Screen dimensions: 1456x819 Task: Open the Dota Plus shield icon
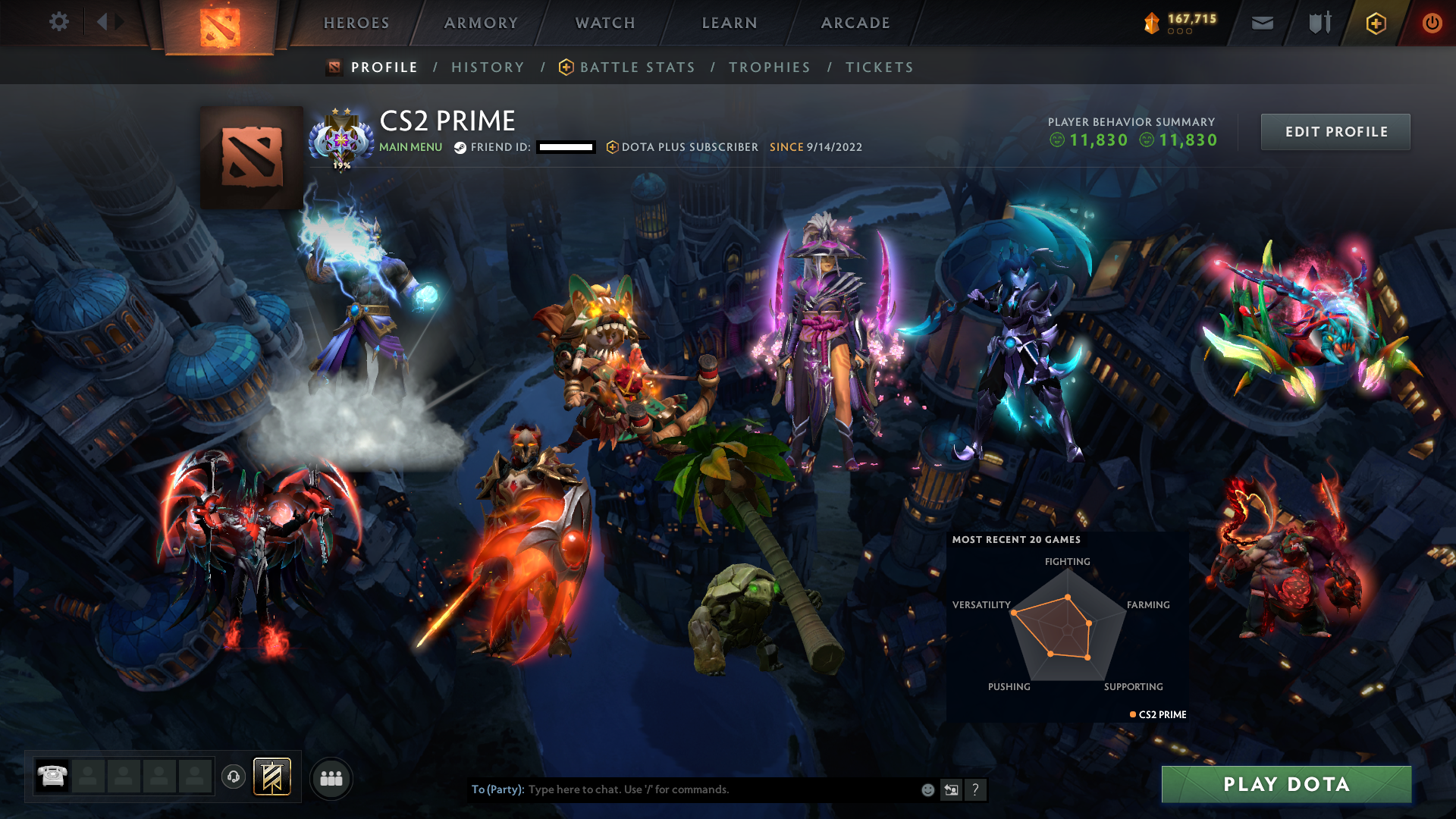[x=1376, y=23]
